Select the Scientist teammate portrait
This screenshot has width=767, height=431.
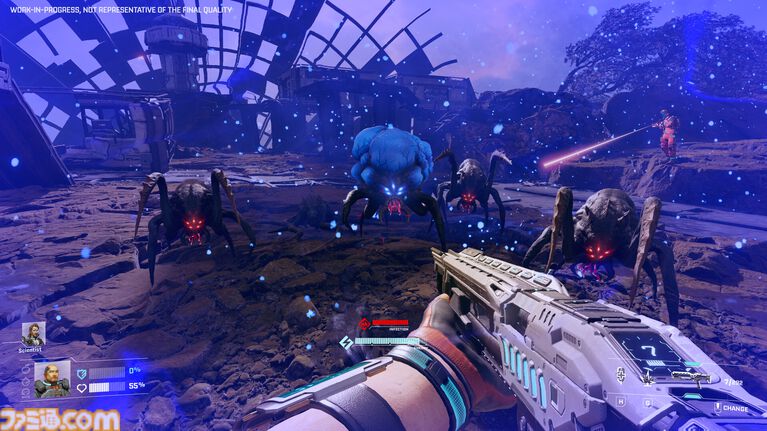[33, 333]
